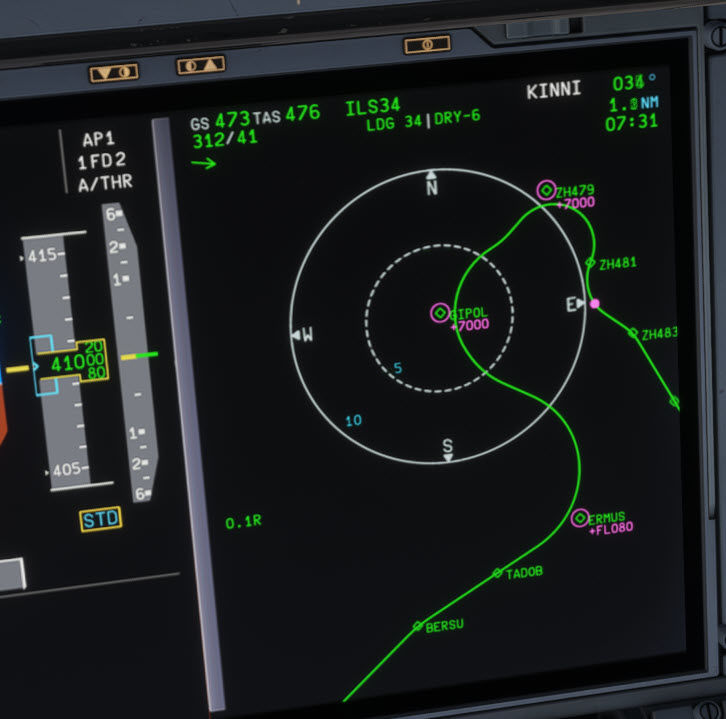This screenshot has width=726, height=719.
Task: Click the brightness-up button with the up arrow
Action: point(200,66)
